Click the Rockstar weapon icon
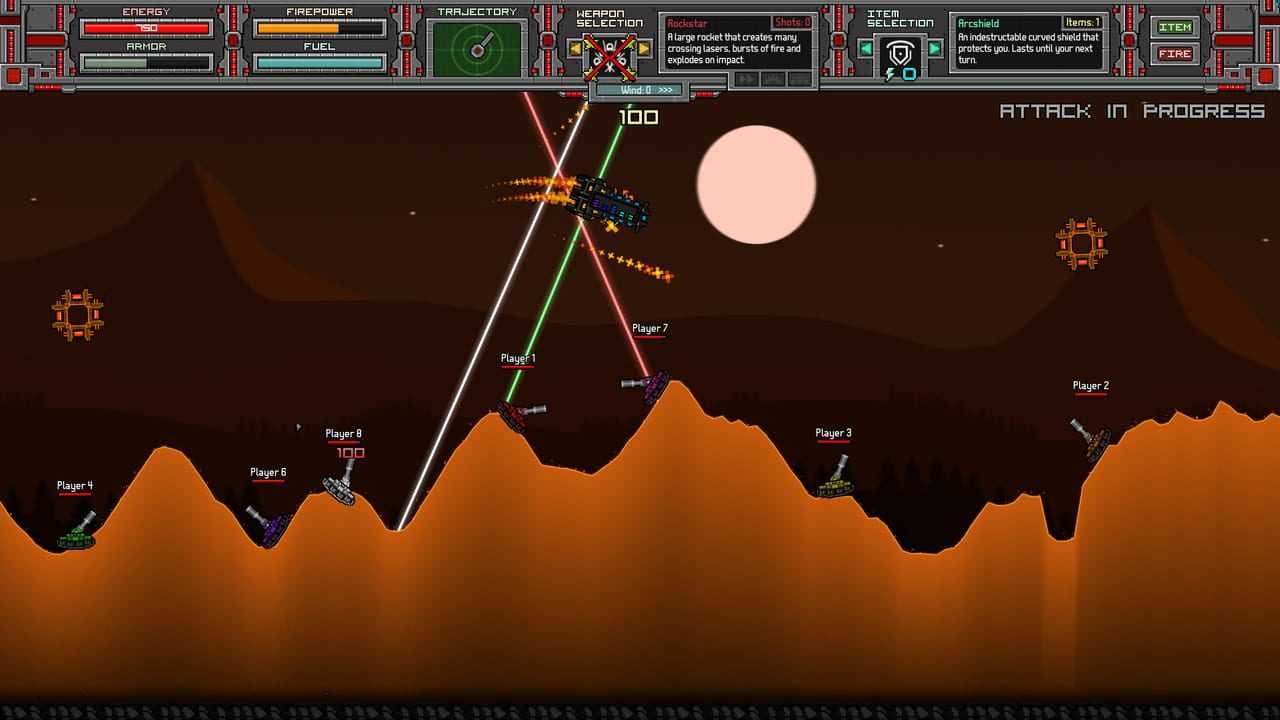This screenshot has width=1280, height=720. coord(609,54)
